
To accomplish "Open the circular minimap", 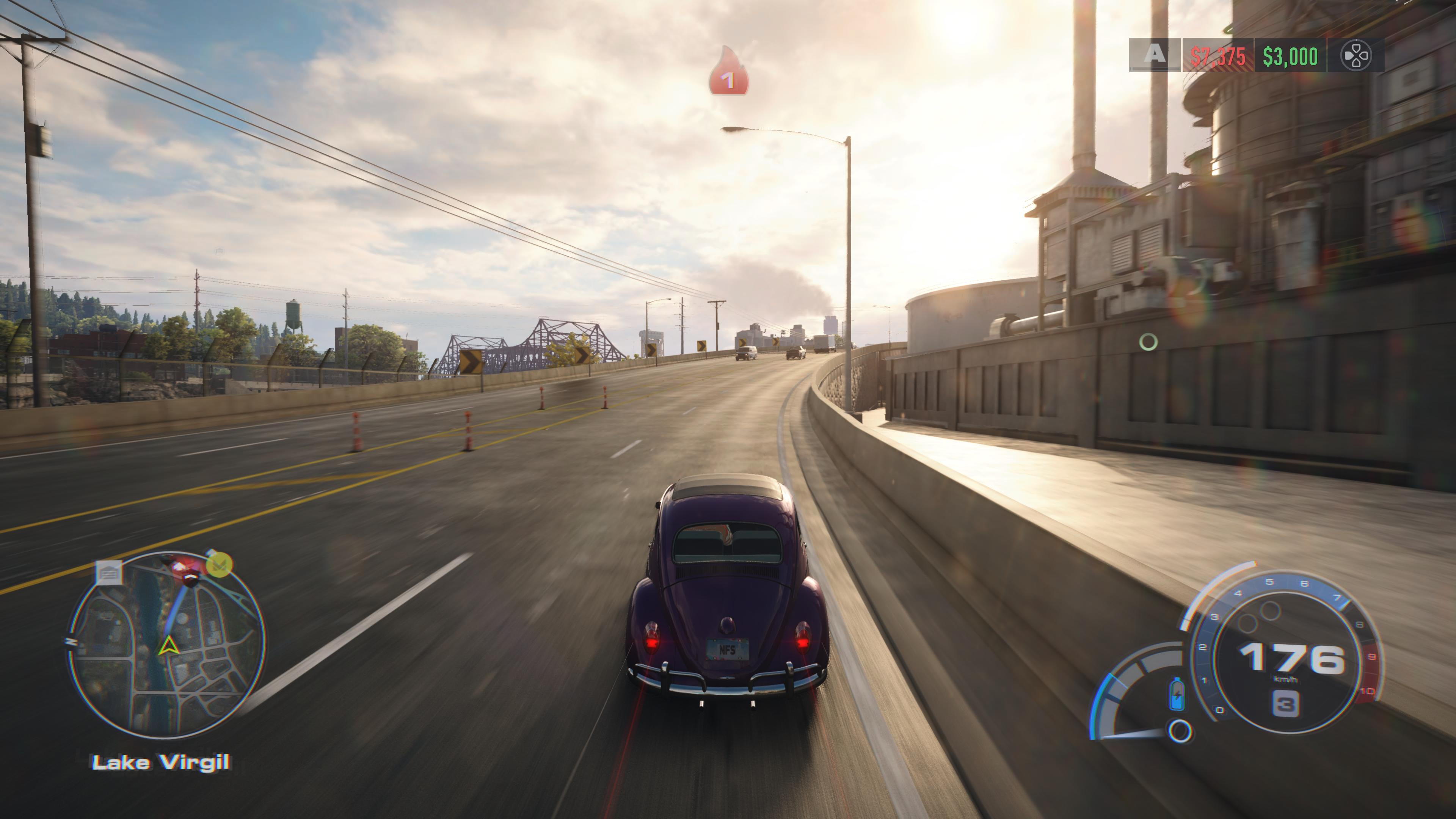I will 167,645.
